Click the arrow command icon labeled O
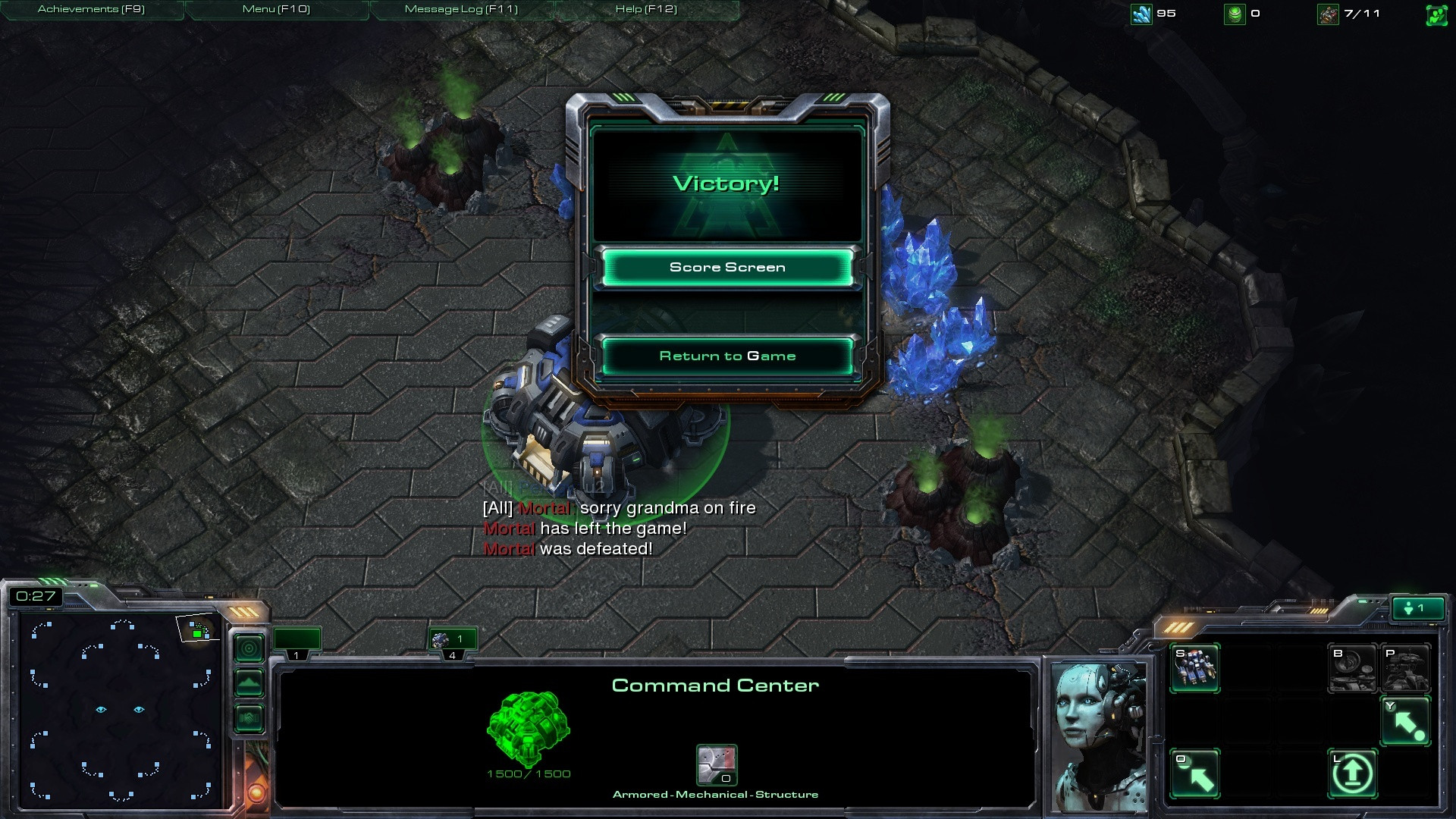Screen dimensions: 1456x819 tap(1195, 773)
